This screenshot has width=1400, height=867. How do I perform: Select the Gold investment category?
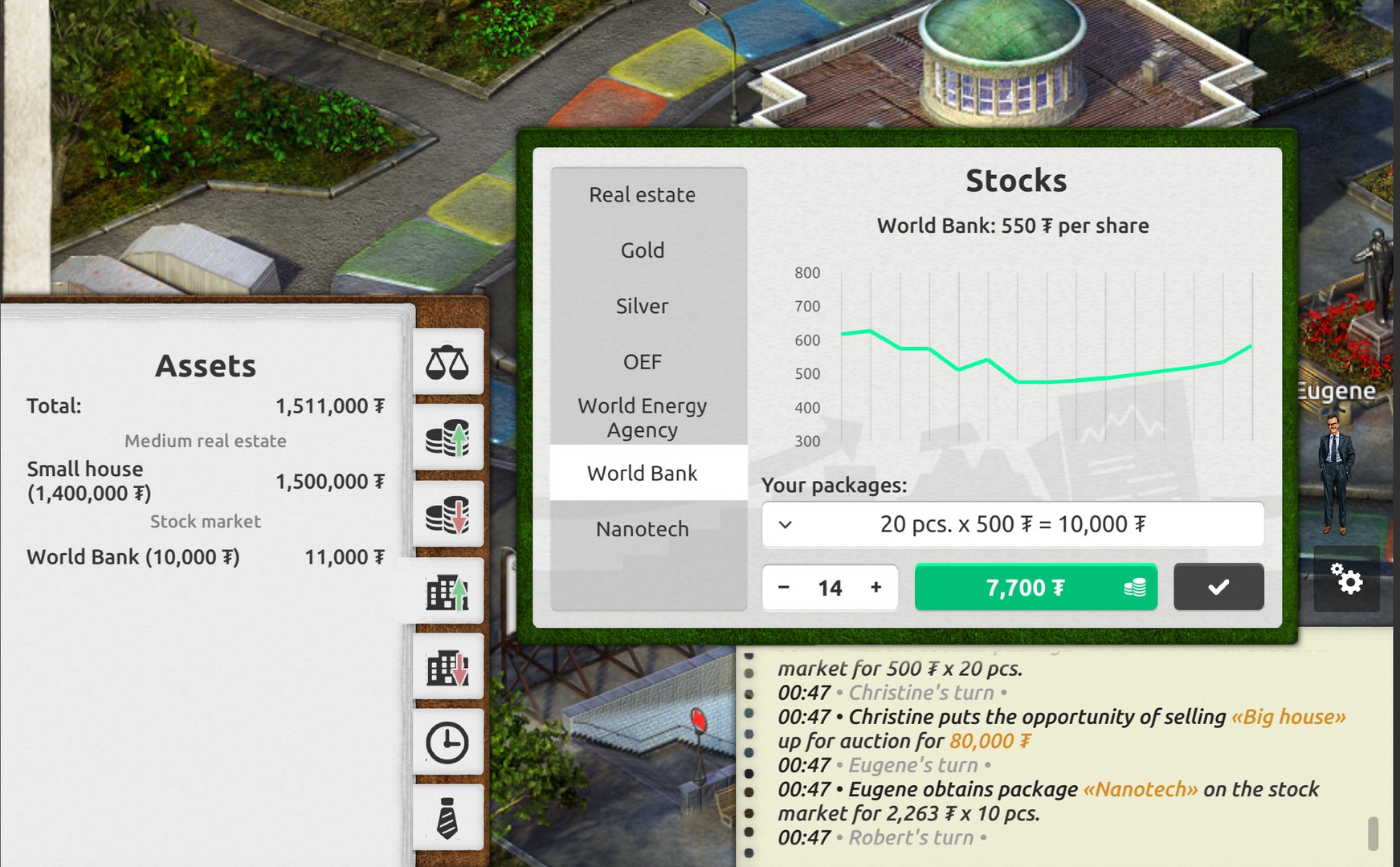642,250
